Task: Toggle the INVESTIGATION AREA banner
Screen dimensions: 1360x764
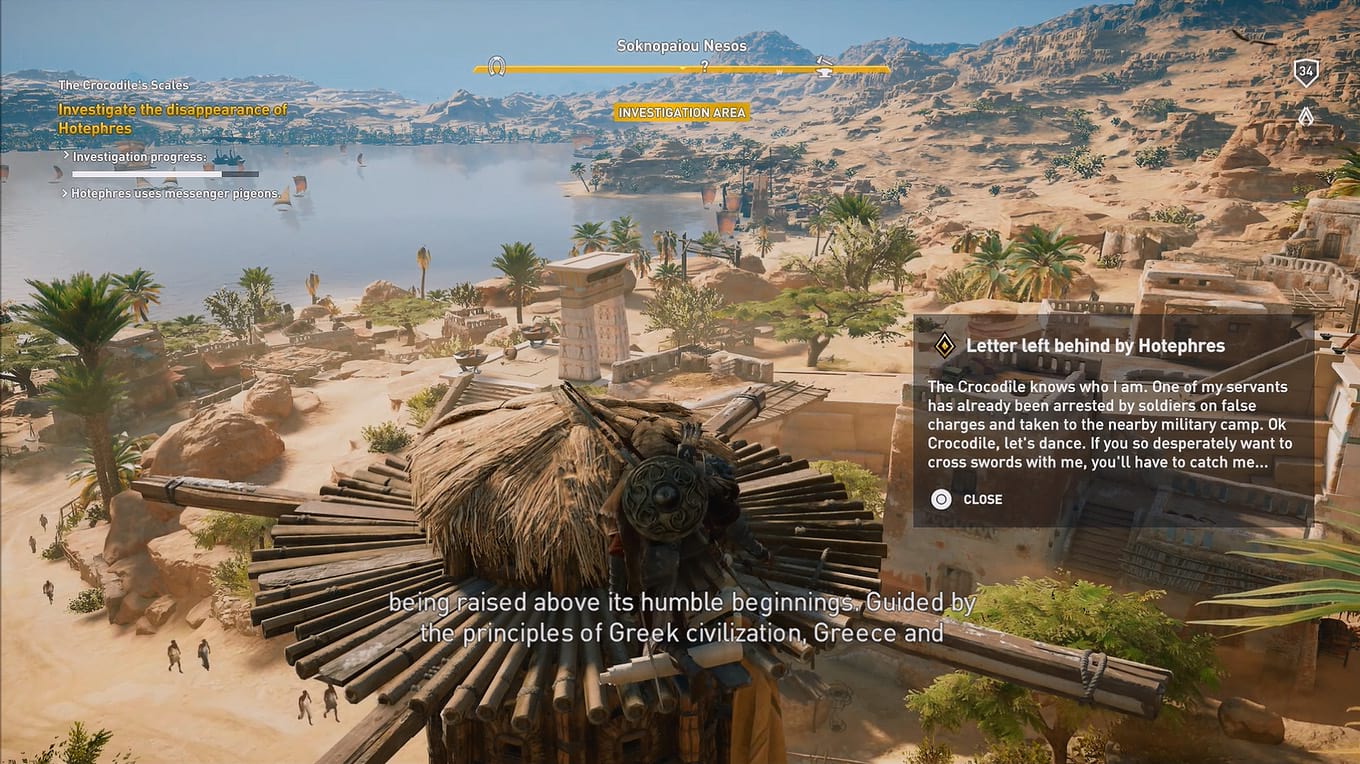Action: click(682, 112)
